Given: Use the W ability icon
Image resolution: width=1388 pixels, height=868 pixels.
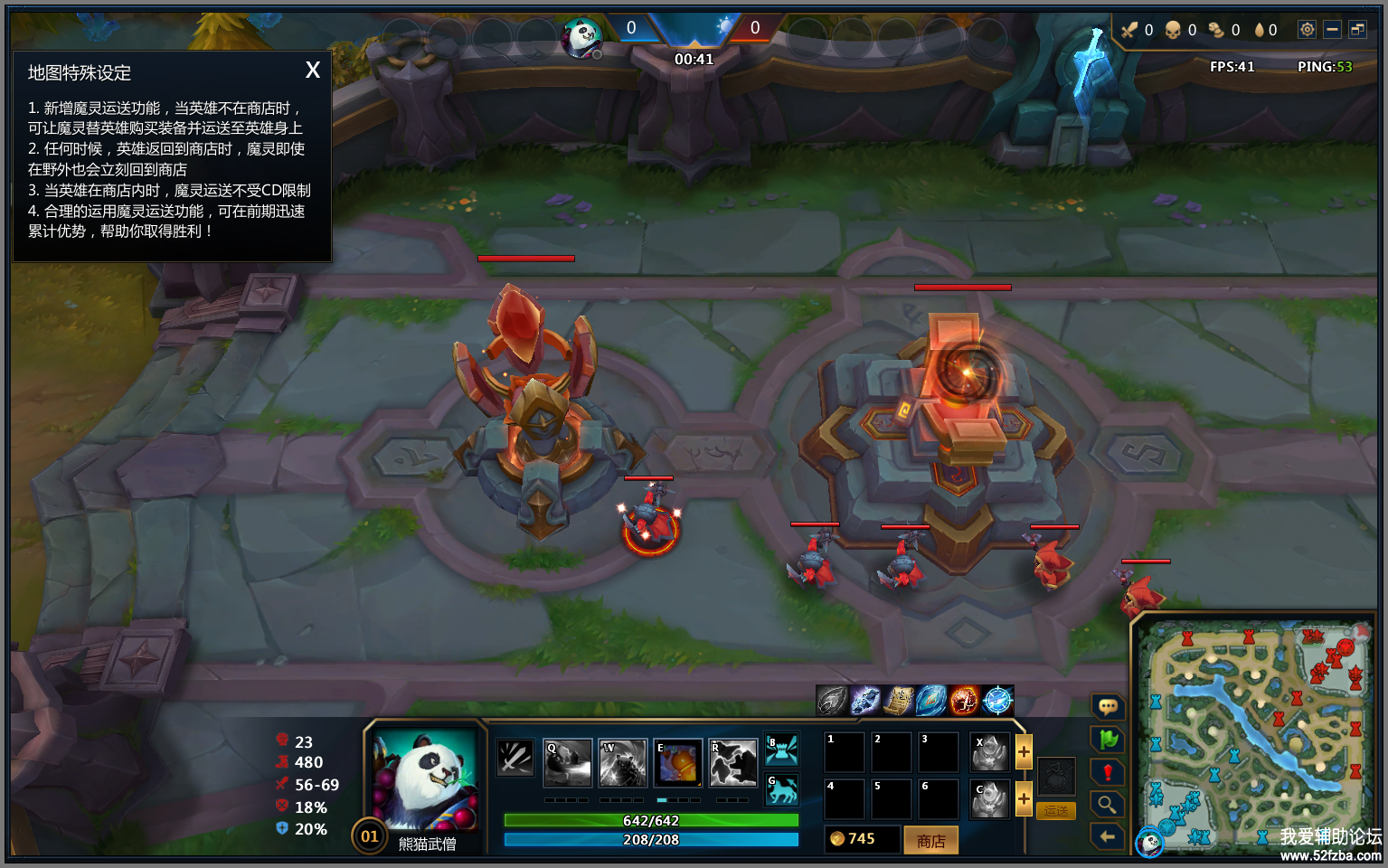Looking at the screenshot, I should pyautogui.click(x=623, y=763).
